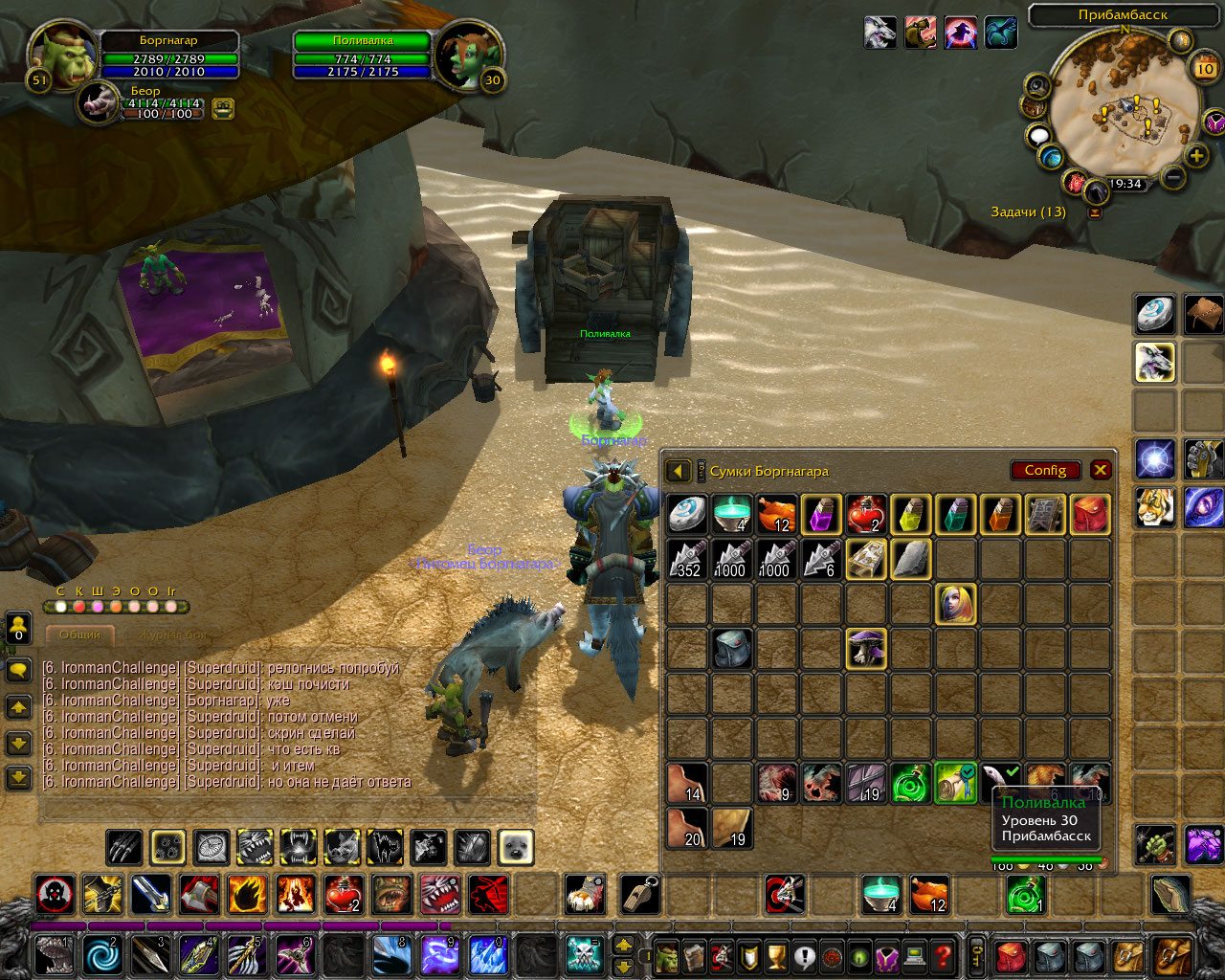Close the bag window with the X
The width and height of the screenshot is (1225, 980).
click(1101, 470)
